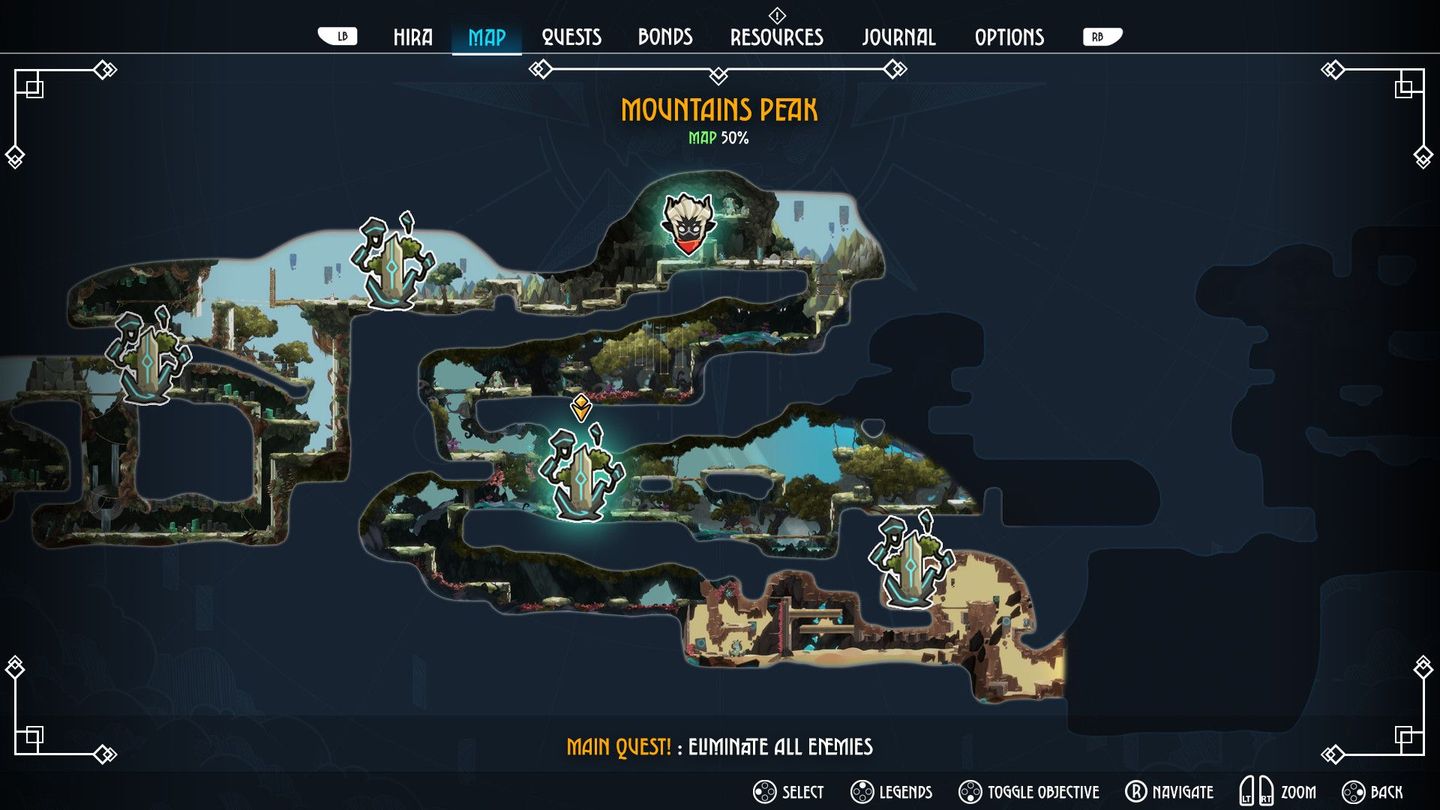Click the Eliminate All Enemies quest banner
Image resolution: width=1440 pixels, height=810 pixels.
719,746
